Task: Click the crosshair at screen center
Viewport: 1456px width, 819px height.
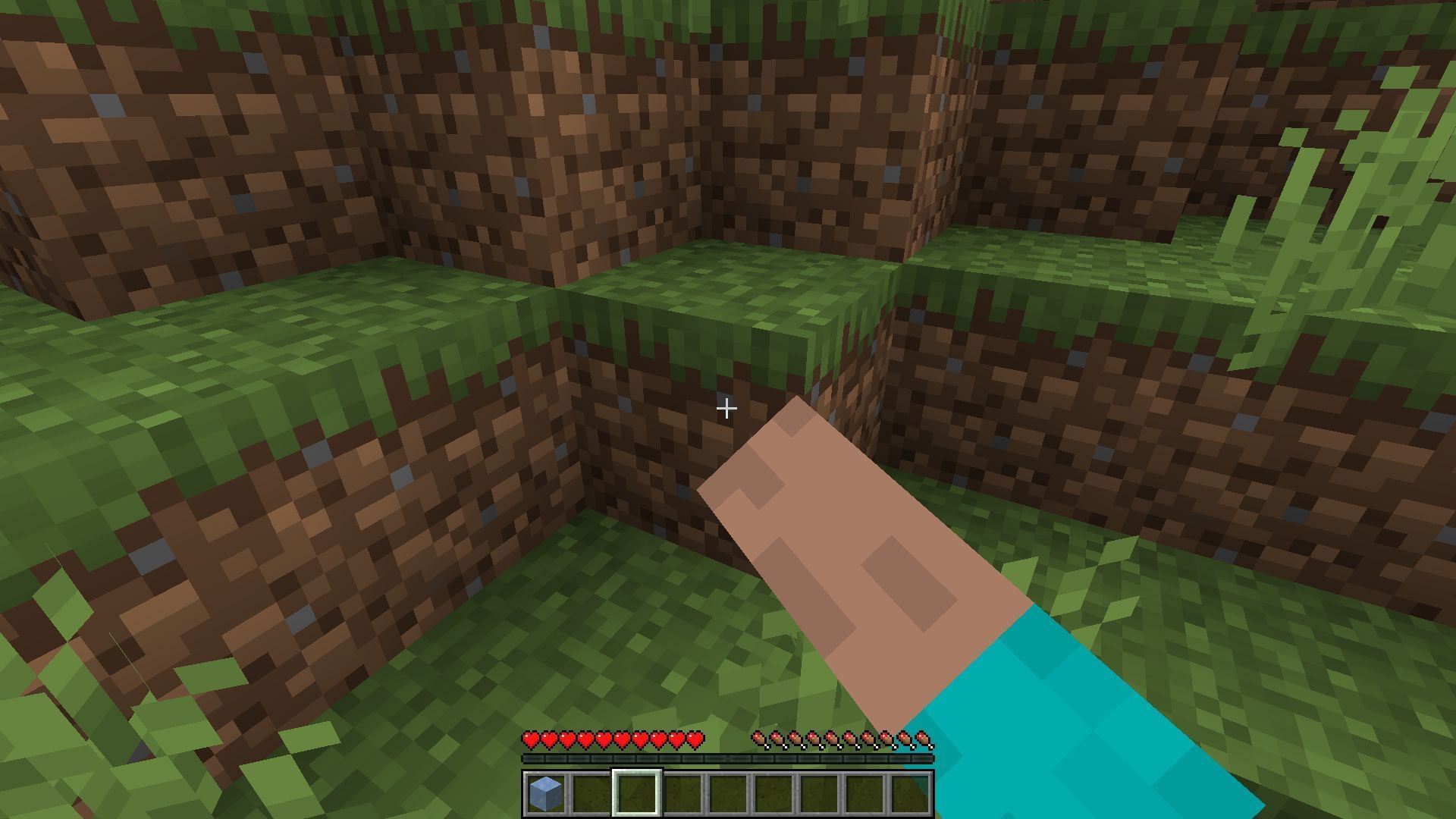Action: pos(726,409)
